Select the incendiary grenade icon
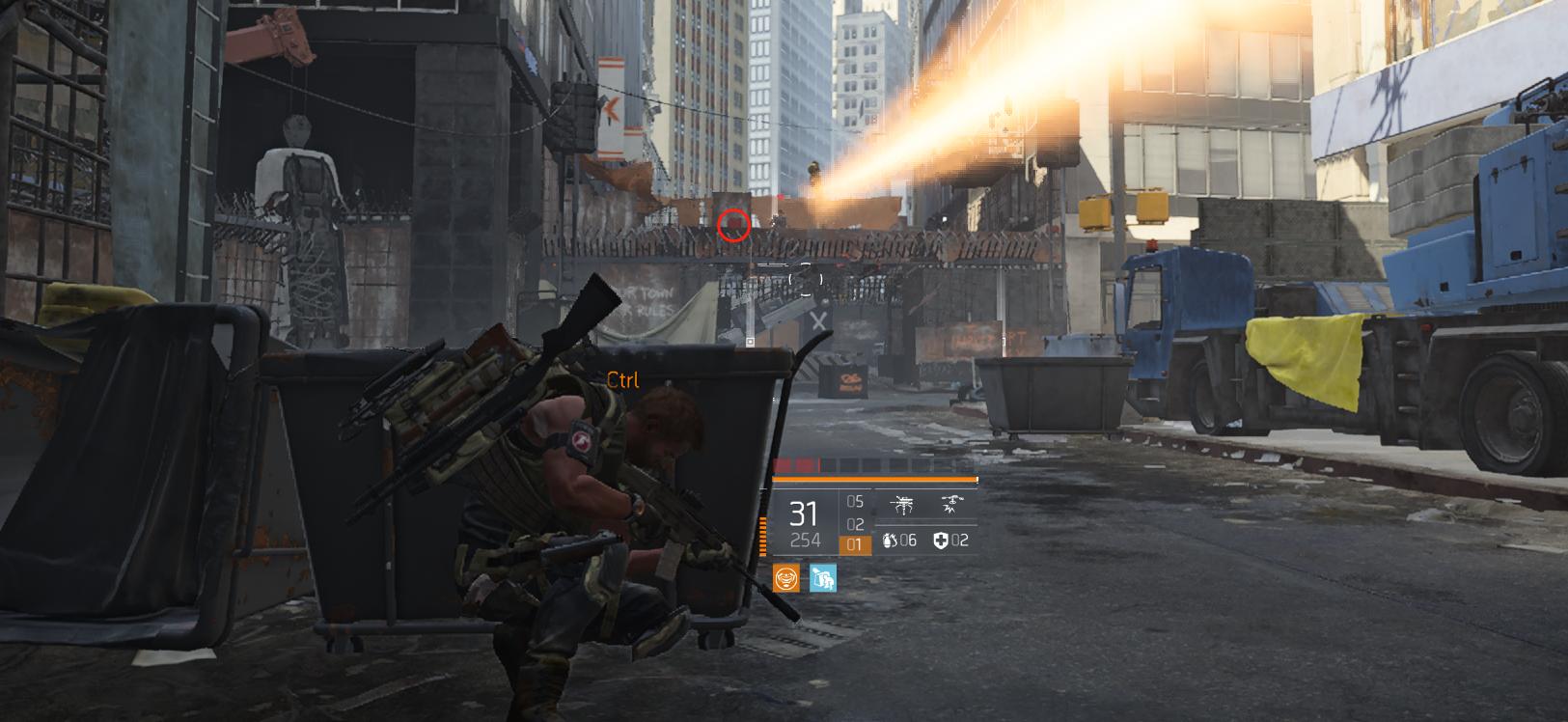This screenshot has height=722, width=1568. [889, 541]
